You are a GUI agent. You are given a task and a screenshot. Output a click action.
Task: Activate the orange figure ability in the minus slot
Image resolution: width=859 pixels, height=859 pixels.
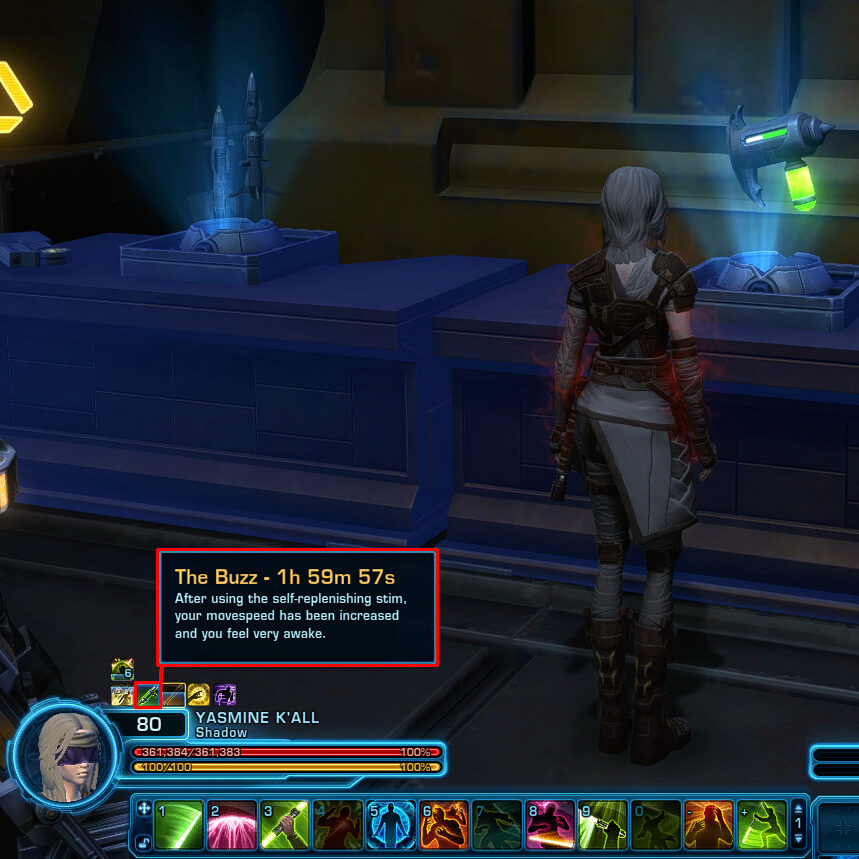point(708,824)
